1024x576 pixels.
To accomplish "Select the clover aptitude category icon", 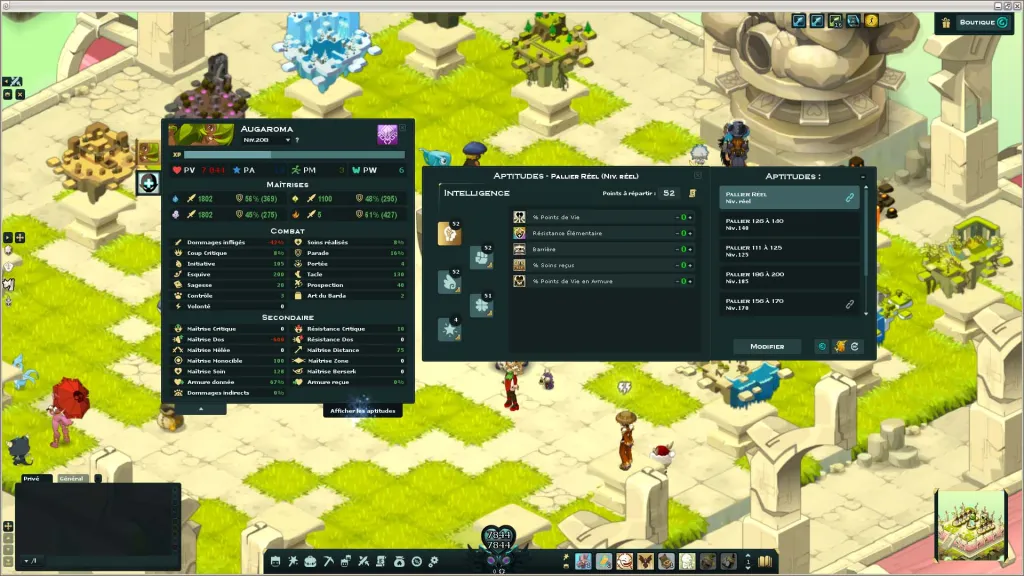I will [482, 305].
